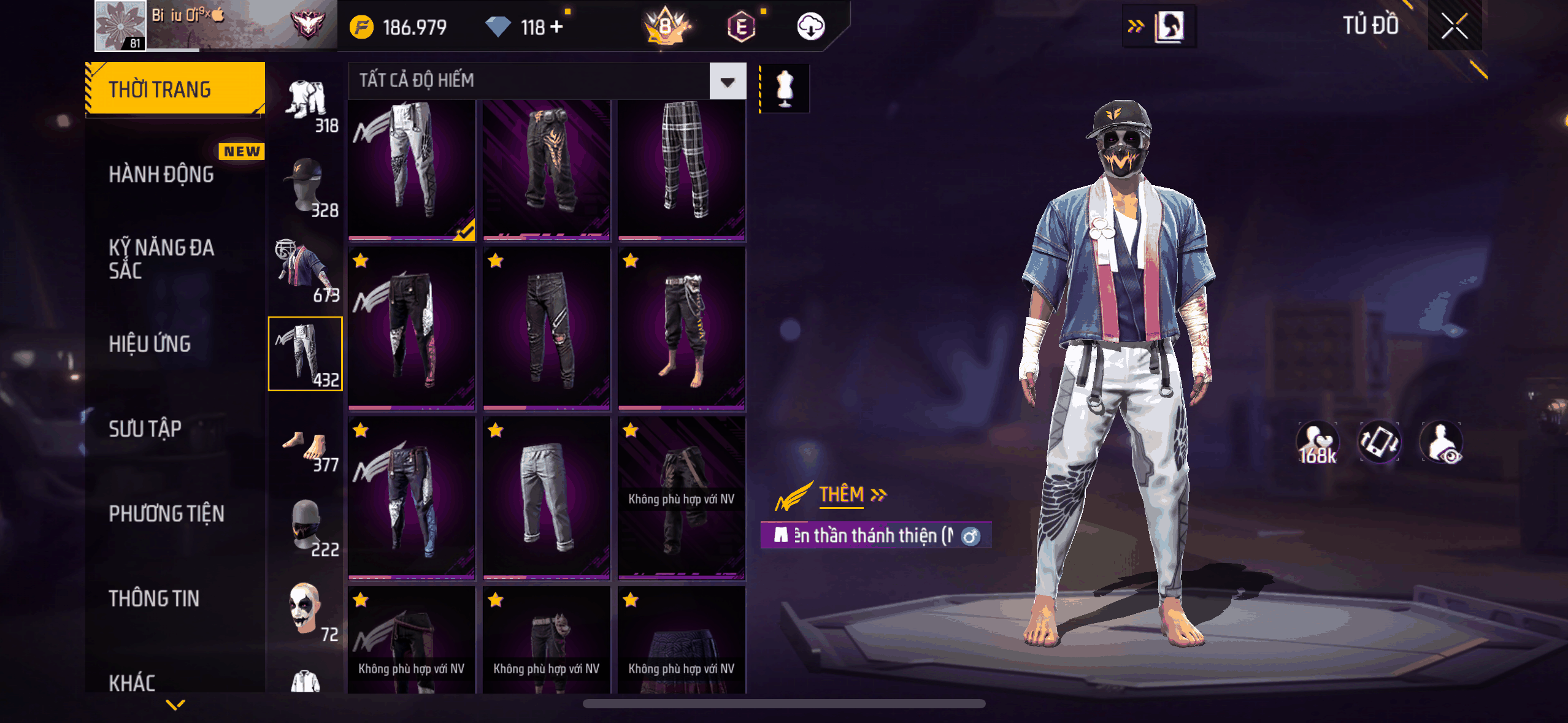Open the shoes subcategory showing 377
1568x723 pixels.
[307, 449]
